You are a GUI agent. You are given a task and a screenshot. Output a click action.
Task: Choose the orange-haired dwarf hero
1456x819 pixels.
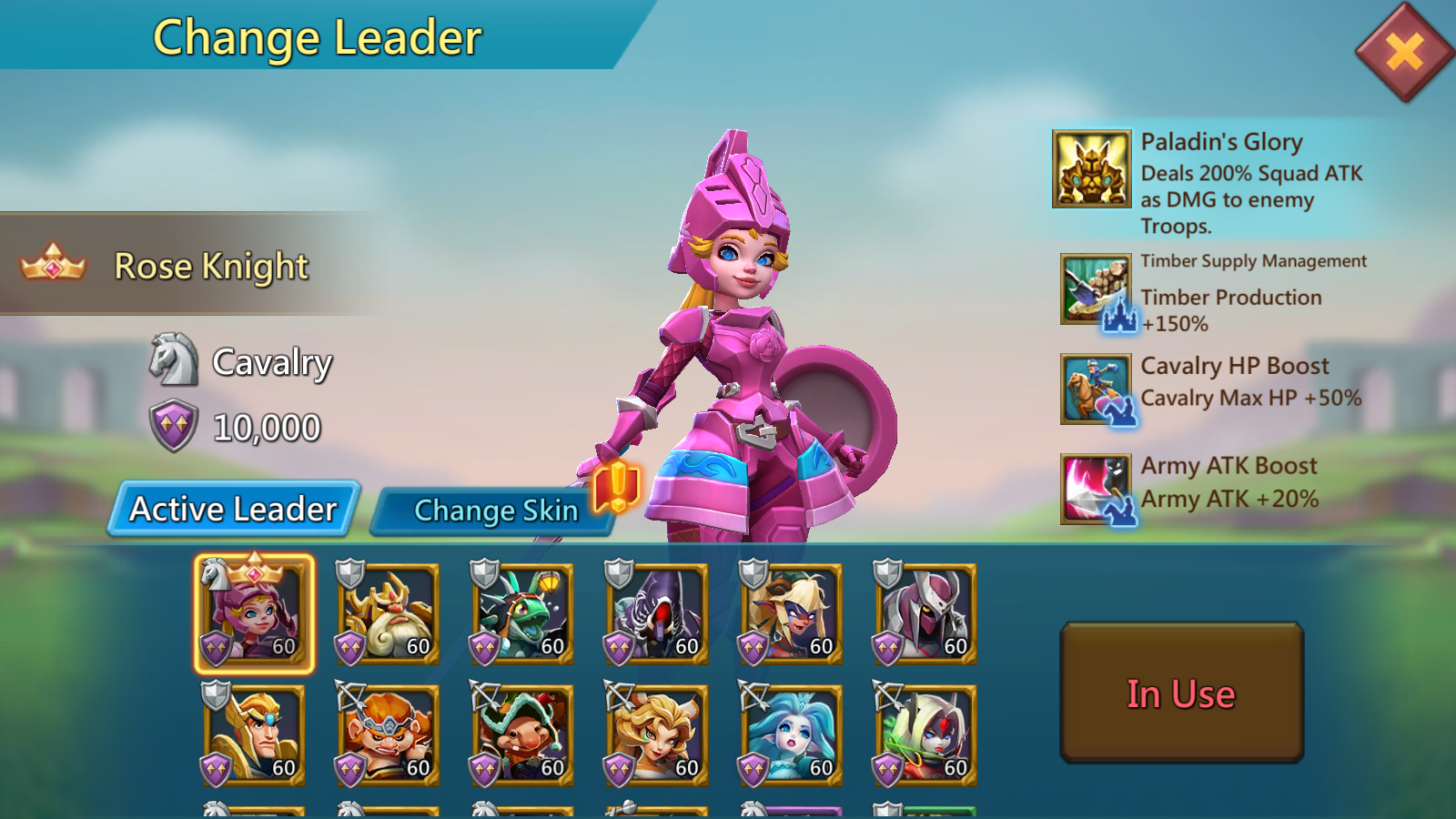389,735
